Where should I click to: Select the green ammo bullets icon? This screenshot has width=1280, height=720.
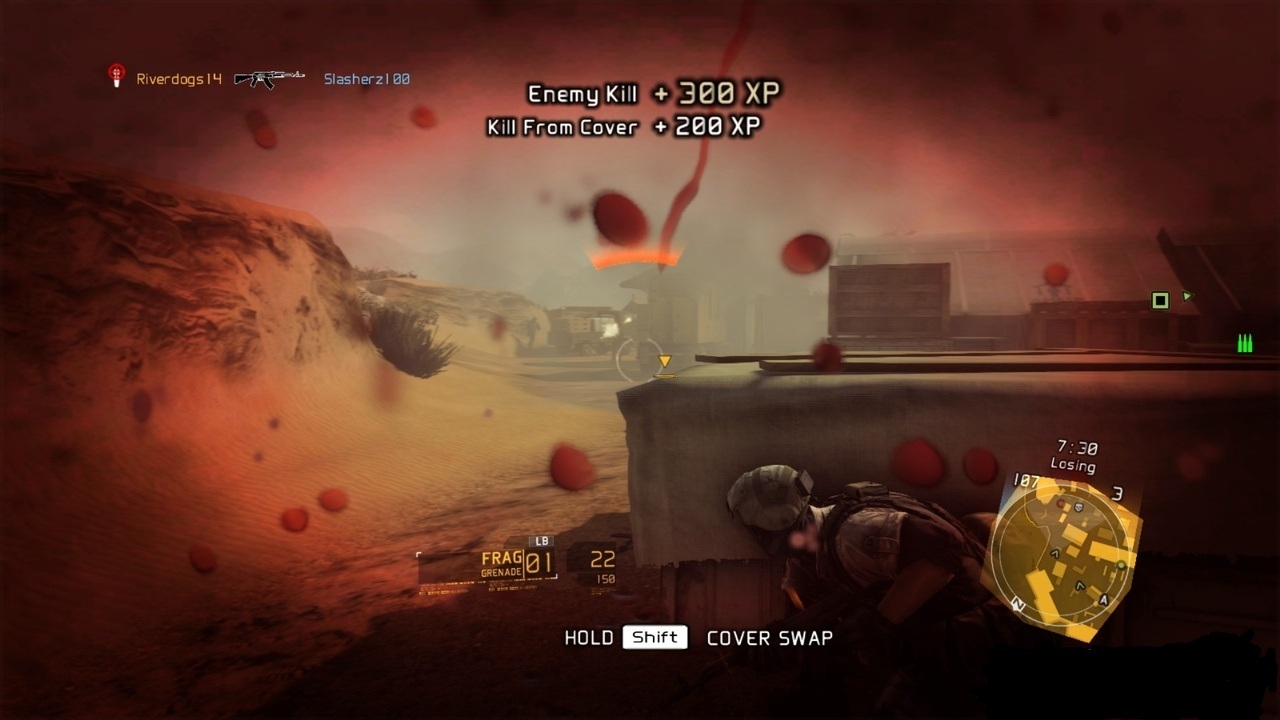tap(1245, 344)
